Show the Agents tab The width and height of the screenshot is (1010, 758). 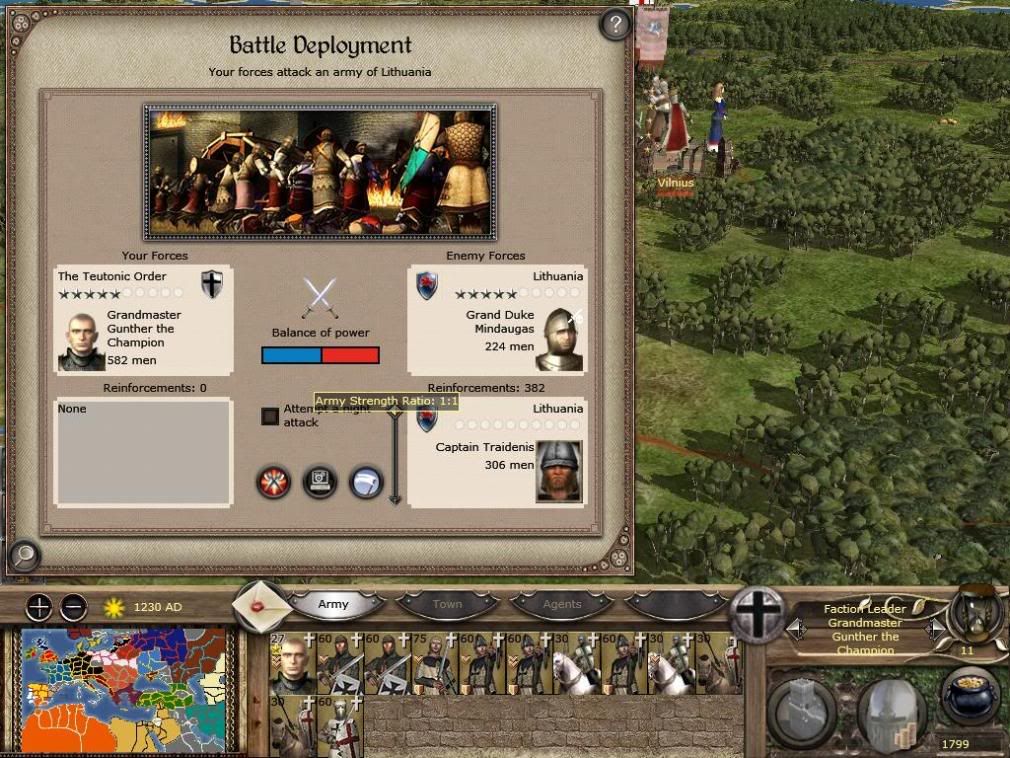point(561,604)
